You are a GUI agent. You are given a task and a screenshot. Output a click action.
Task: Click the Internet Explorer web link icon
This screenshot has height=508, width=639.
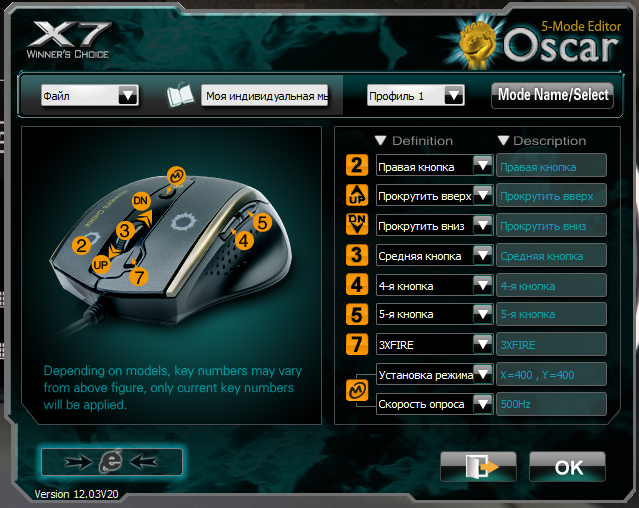(x=111, y=461)
